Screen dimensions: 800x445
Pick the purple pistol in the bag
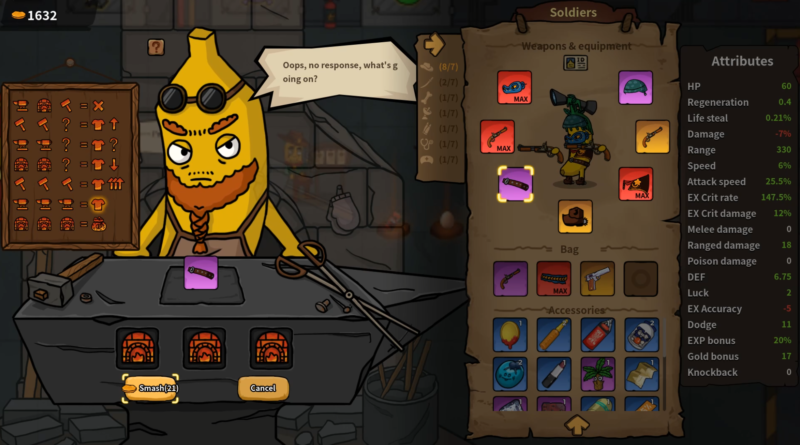pyautogui.click(x=510, y=278)
